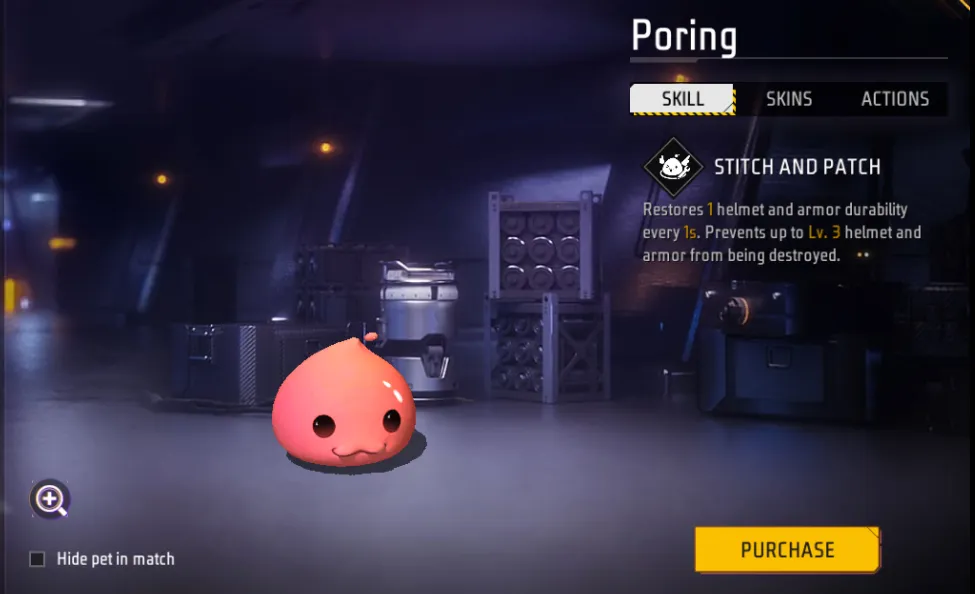Purchase the Poring pet
Image resolution: width=975 pixels, height=594 pixels.
(787, 550)
